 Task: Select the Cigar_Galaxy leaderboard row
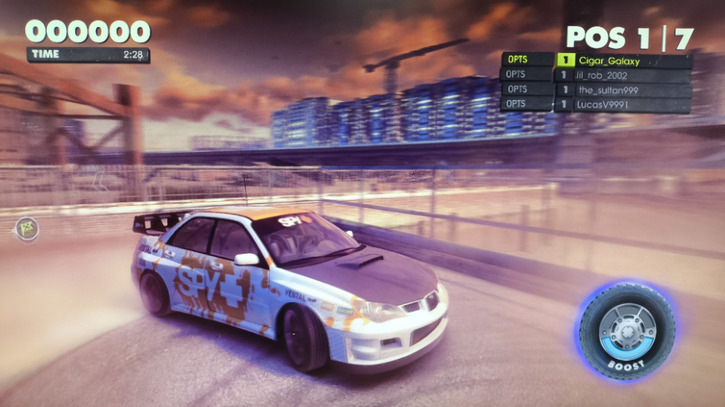tap(622, 60)
